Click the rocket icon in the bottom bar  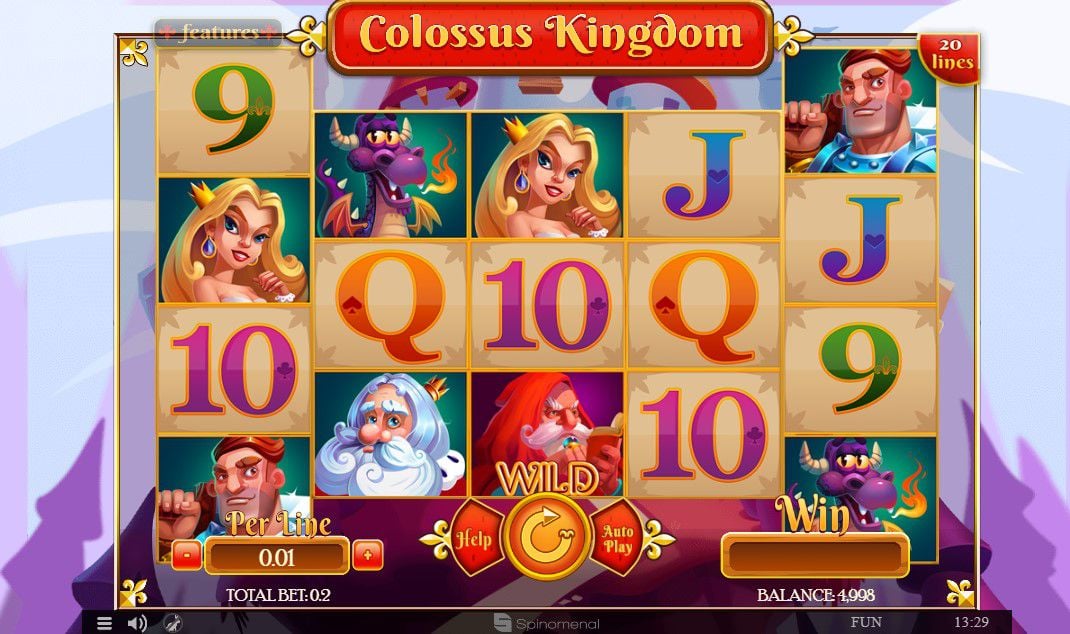pyautogui.click(x=172, y=623)
